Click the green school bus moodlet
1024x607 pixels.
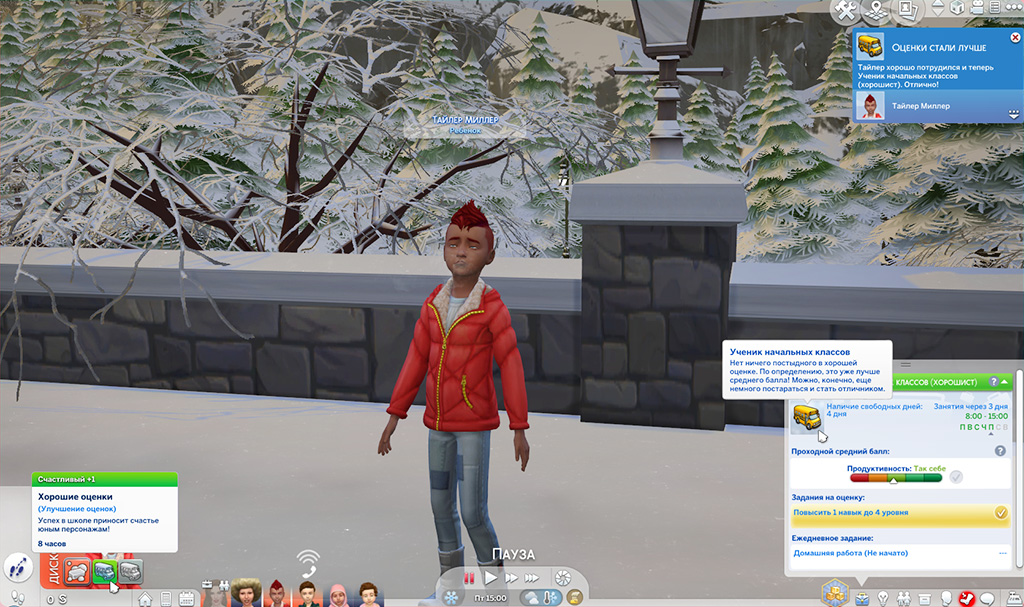[x=104, y=571]
